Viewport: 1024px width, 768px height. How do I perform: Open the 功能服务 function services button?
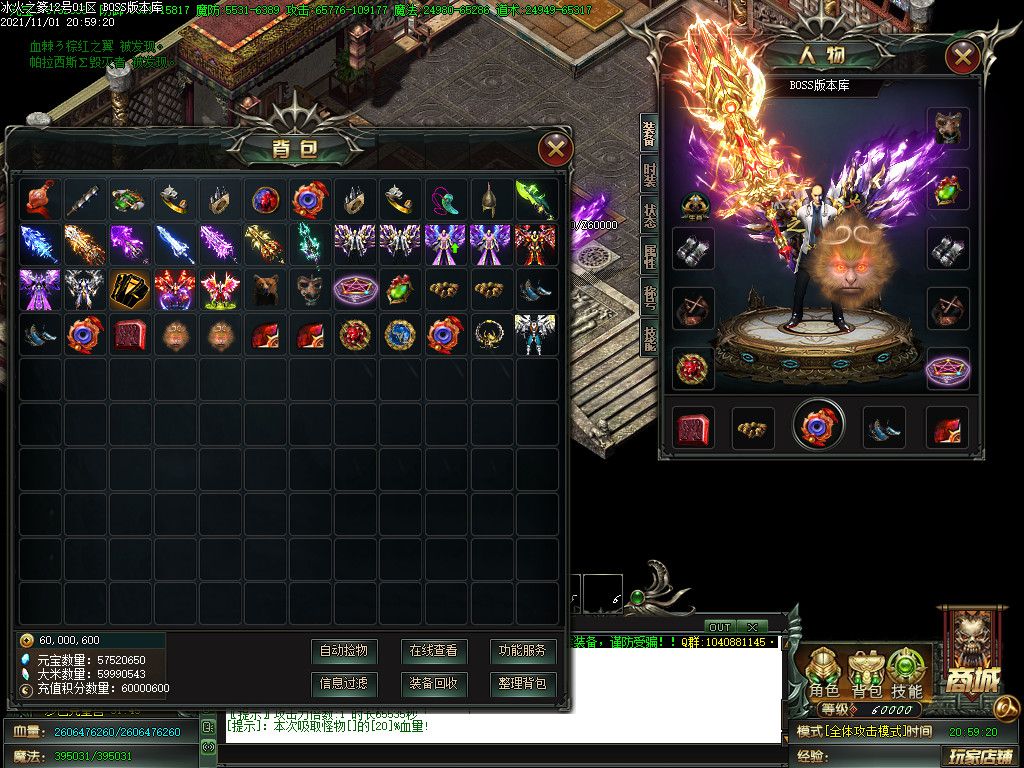click(523, 651)
